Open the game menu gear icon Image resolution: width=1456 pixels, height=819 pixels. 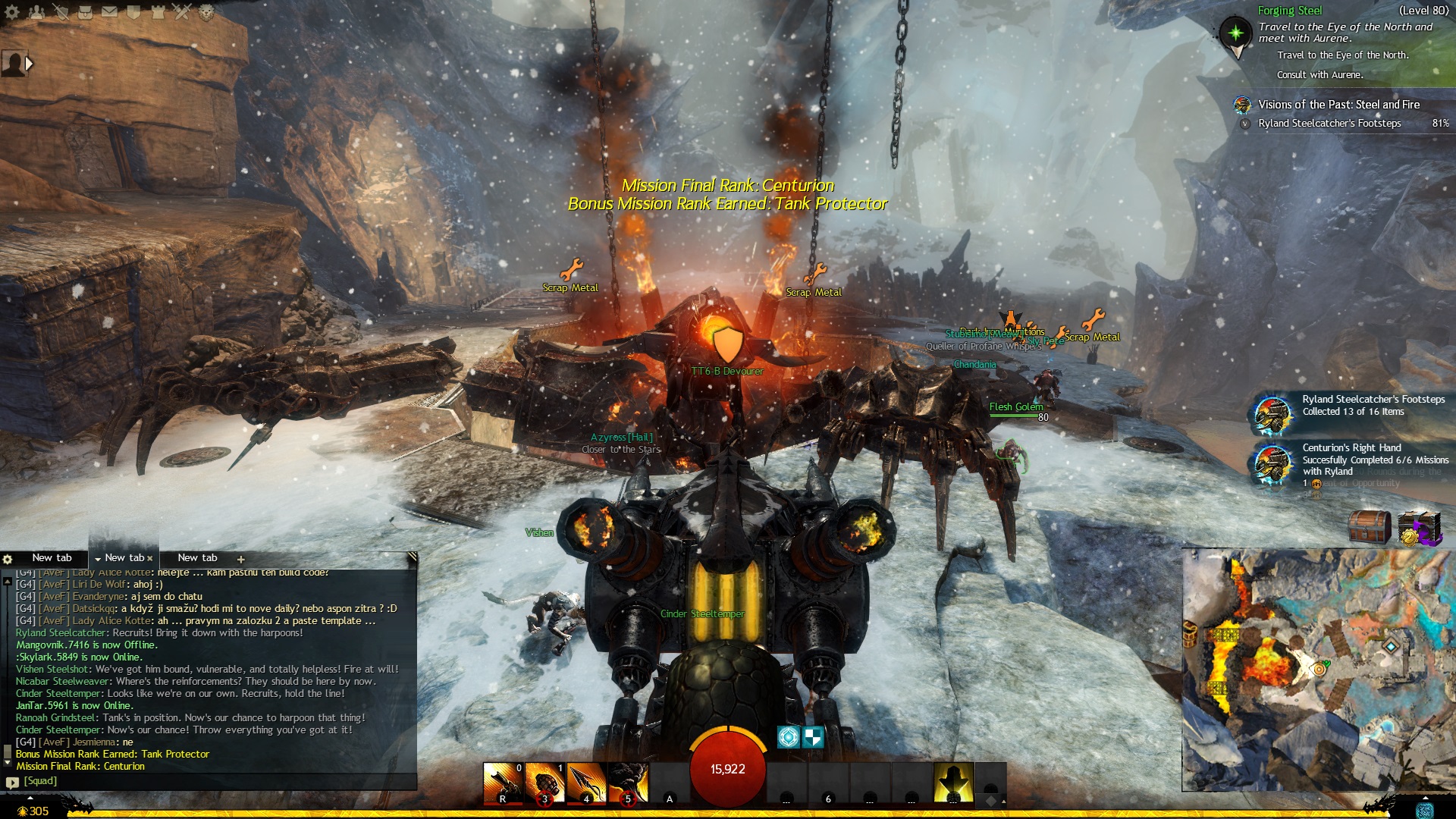(12, 11)
